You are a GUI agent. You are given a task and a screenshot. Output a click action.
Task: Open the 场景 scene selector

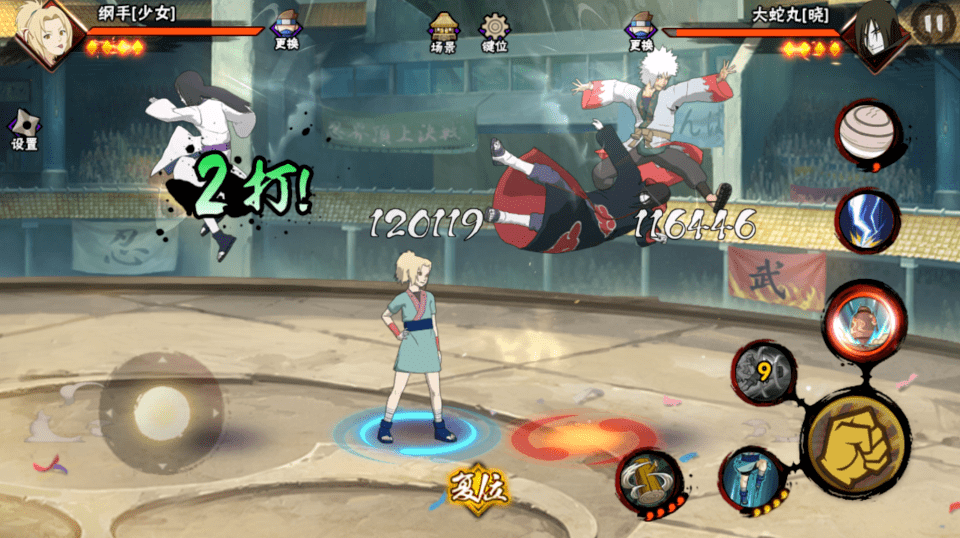coord(443,32)
